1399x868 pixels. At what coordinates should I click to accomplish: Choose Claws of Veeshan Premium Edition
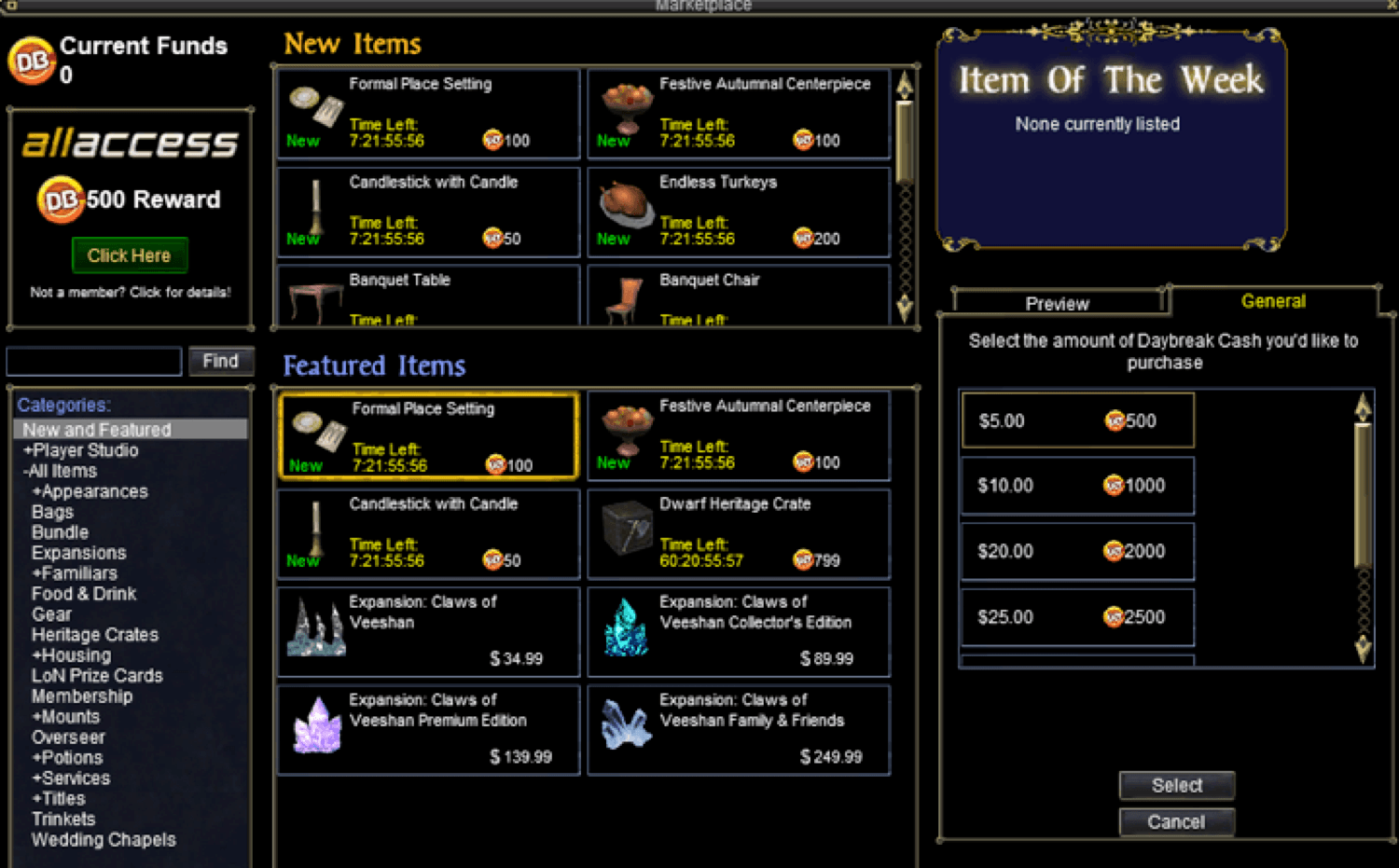point(428,730)
